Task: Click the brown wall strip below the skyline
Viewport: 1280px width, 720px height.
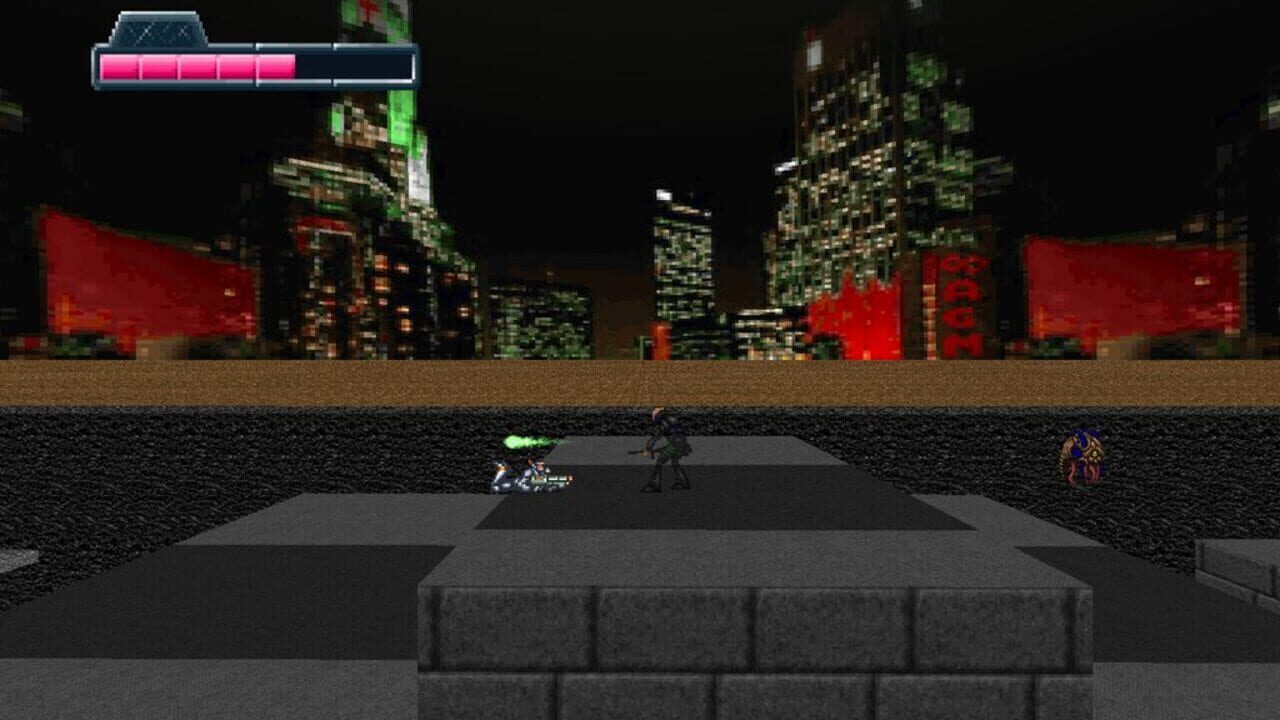Action: pyautogui.click(x=640, y=378)
